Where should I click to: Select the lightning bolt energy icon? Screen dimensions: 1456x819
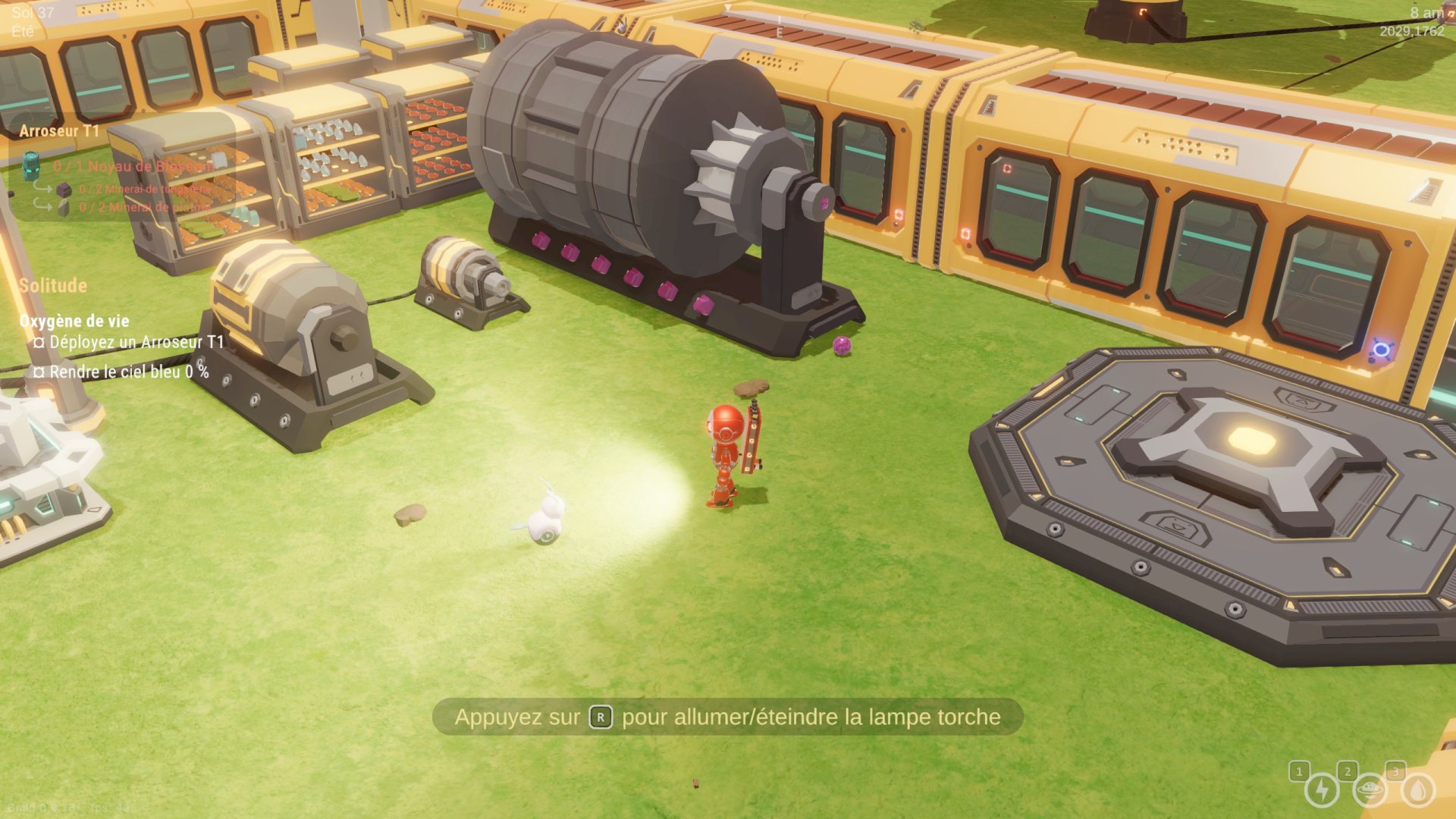click(x=1322, y=789)
